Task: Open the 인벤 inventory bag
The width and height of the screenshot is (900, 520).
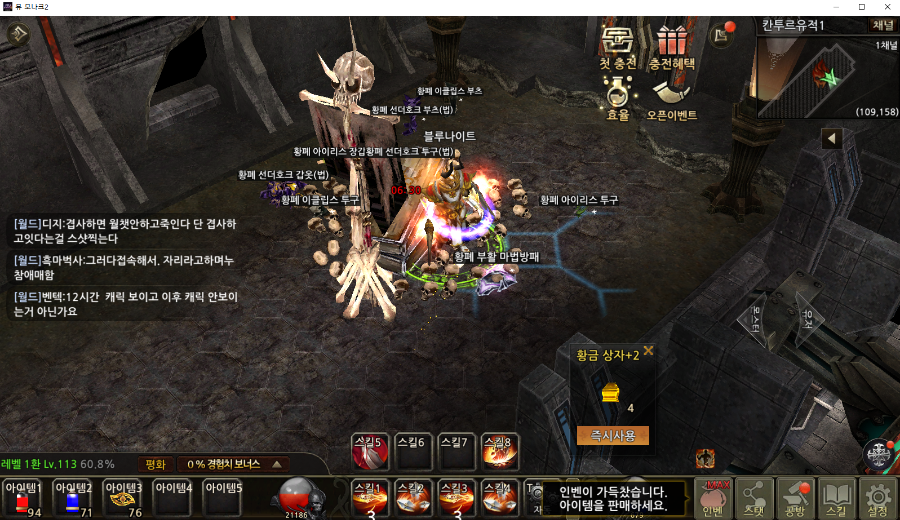Action: [713, 498]
